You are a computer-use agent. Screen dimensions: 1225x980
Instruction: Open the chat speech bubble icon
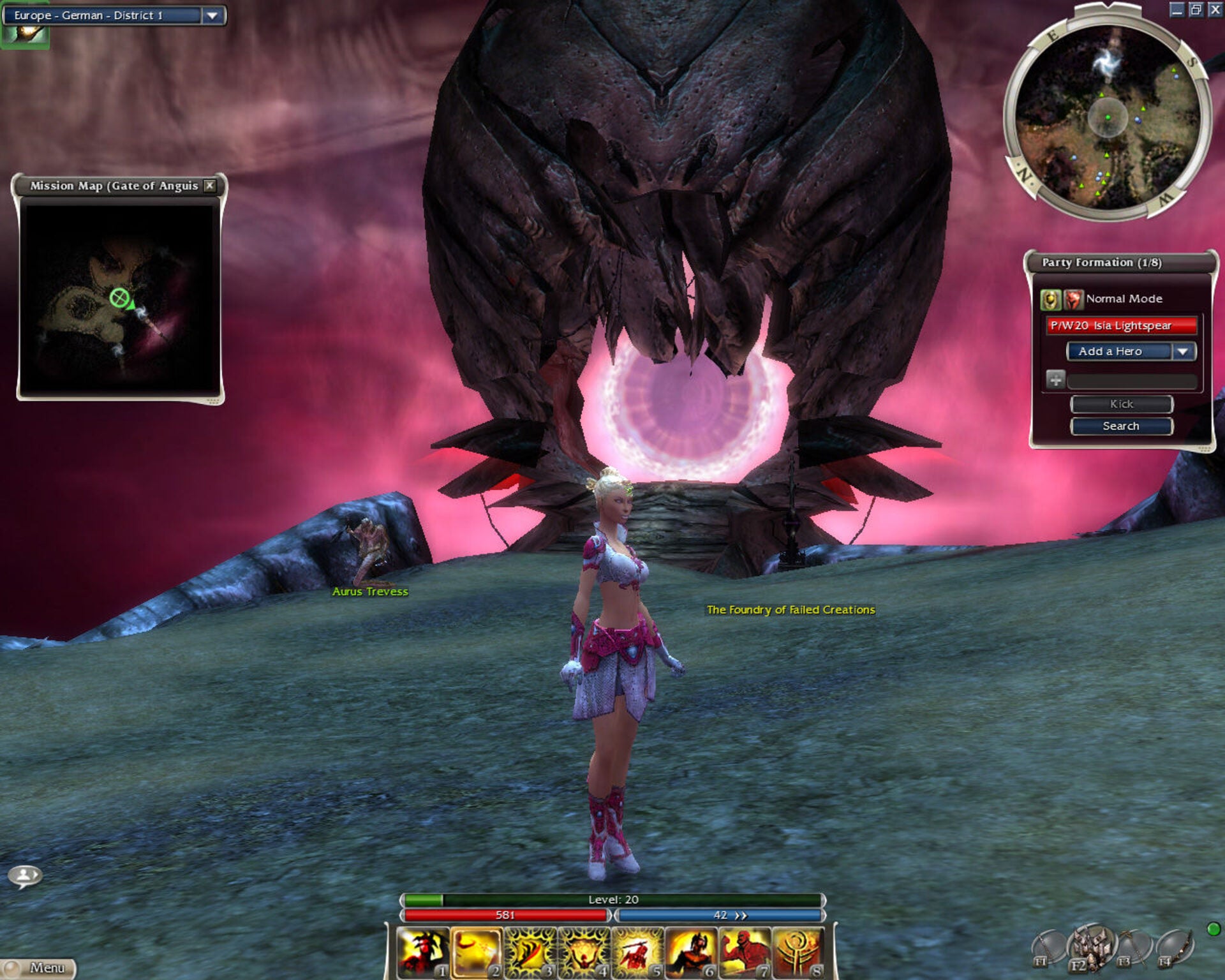click(x=25, y=876)
